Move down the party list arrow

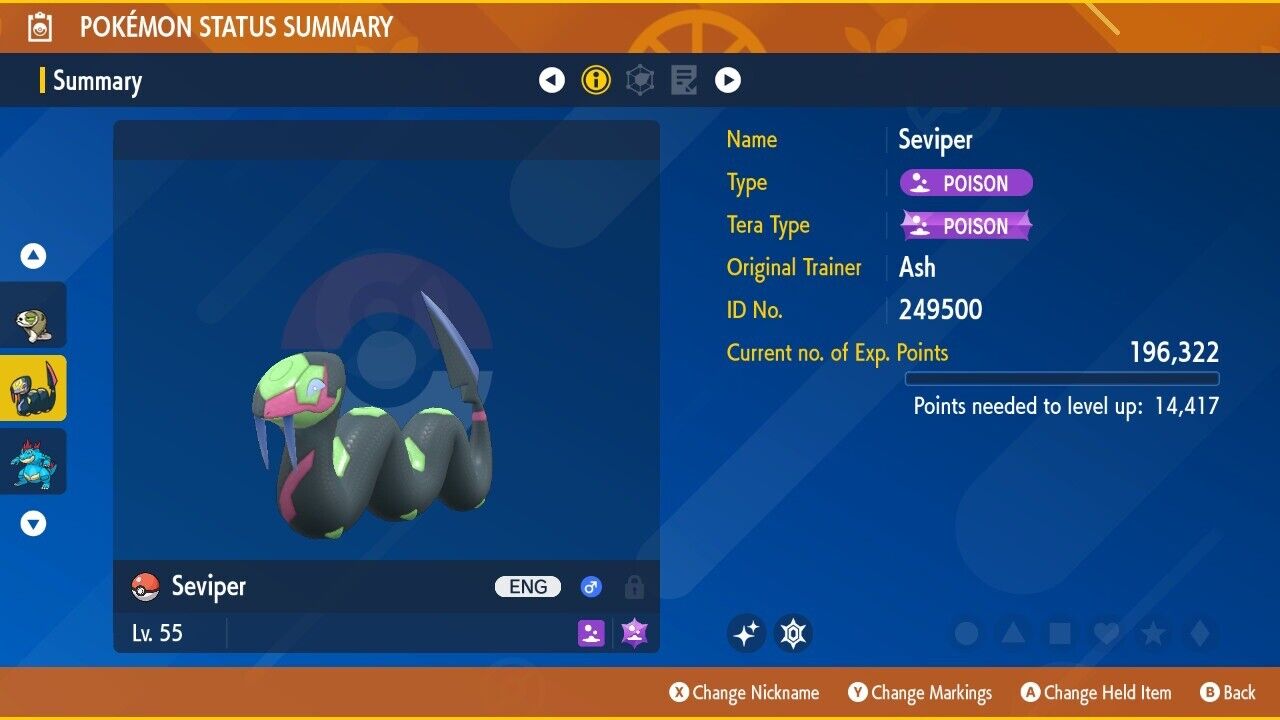[34, 523]
